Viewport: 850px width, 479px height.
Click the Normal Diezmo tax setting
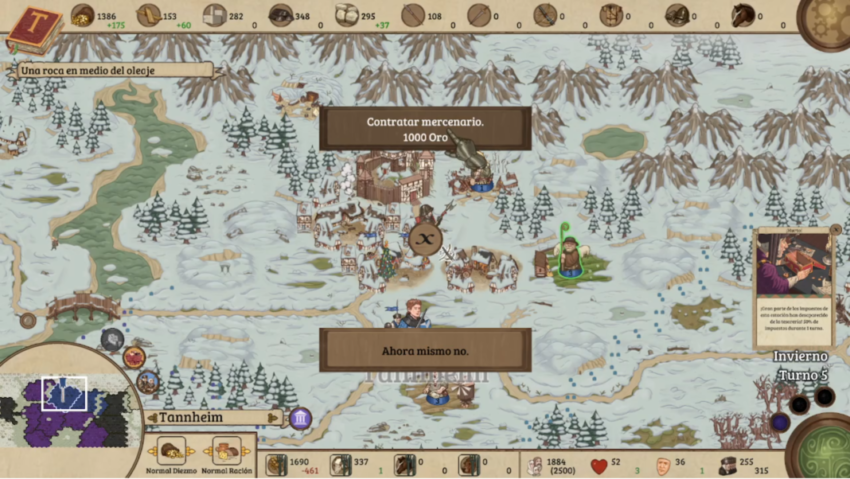tap(172, 453)
